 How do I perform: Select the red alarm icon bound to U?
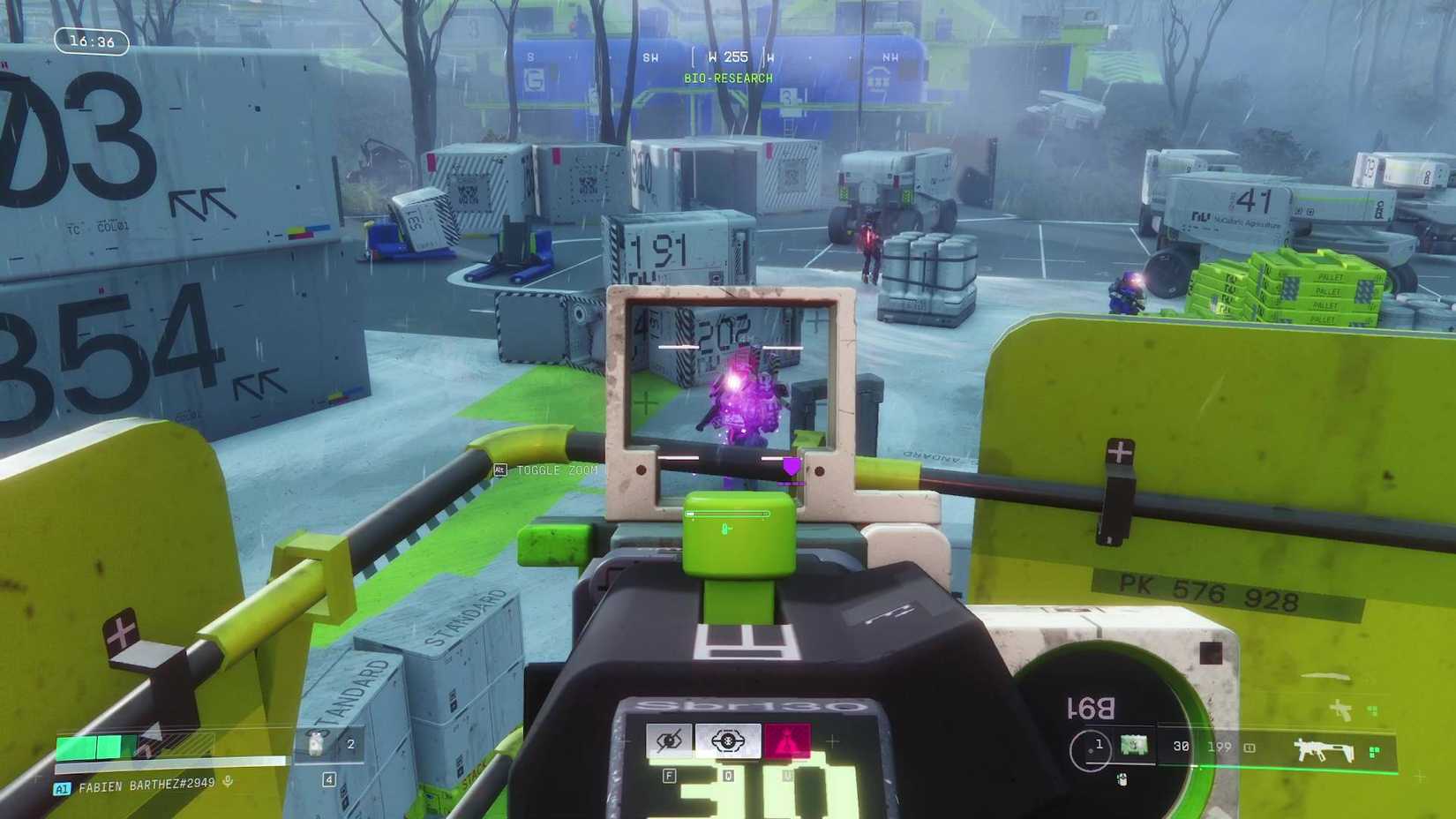(786, 740)
